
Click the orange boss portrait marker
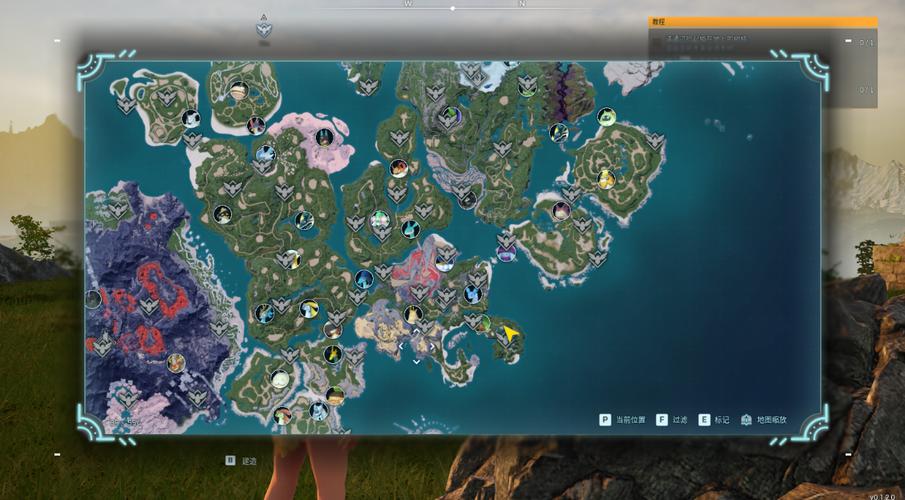[399, 168]
